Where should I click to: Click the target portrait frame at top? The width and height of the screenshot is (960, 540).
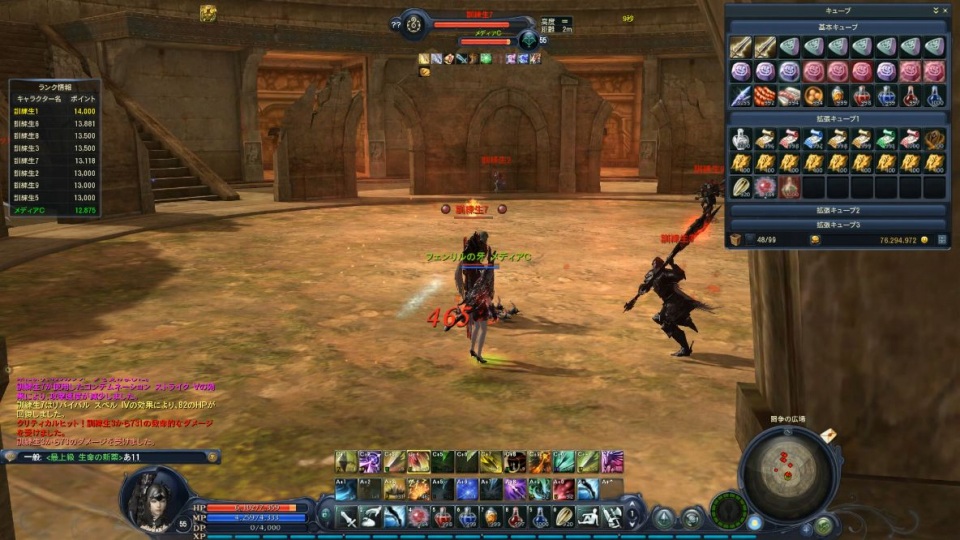pos(414,23)
